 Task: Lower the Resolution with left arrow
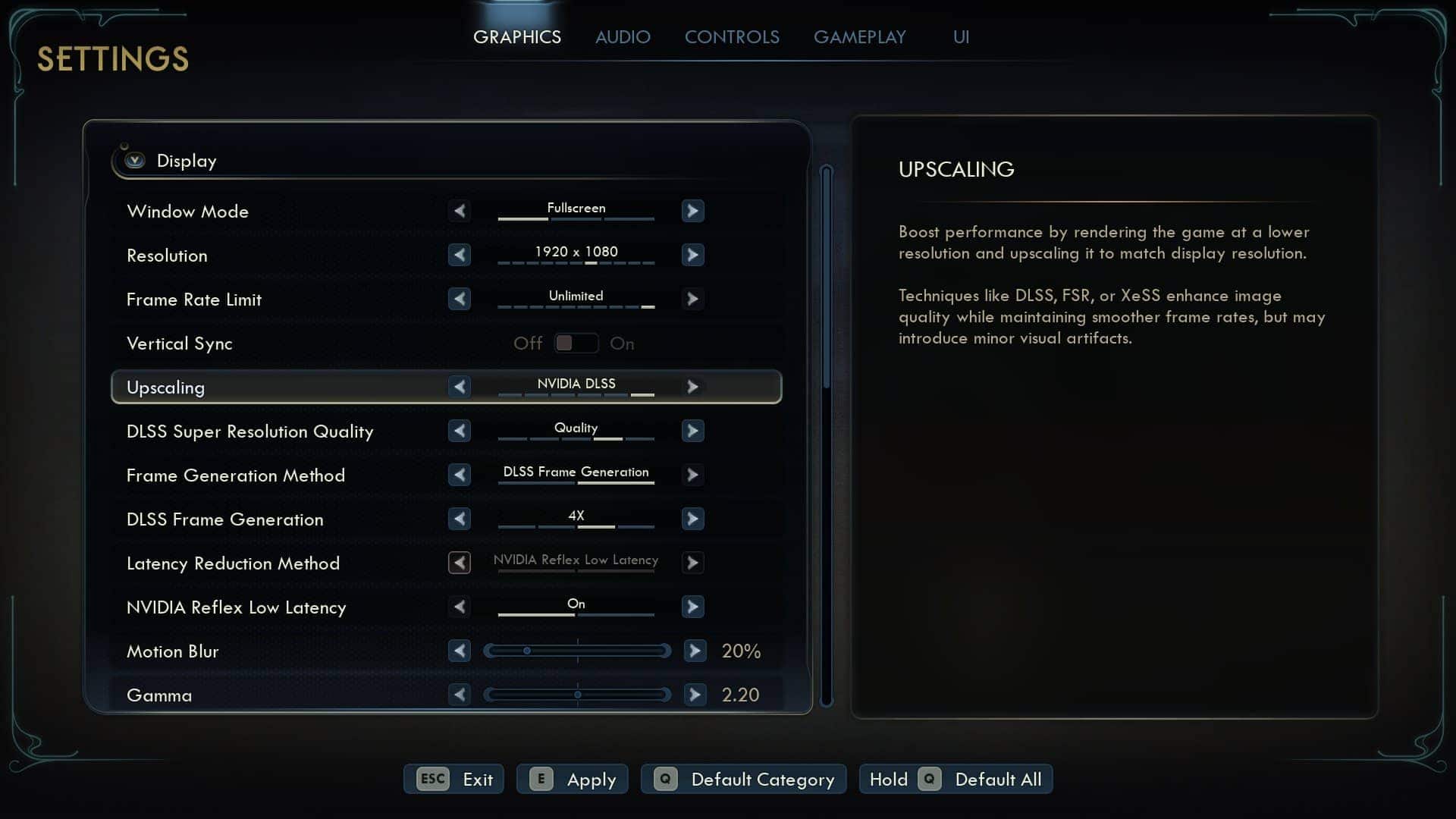click(460, 255)
